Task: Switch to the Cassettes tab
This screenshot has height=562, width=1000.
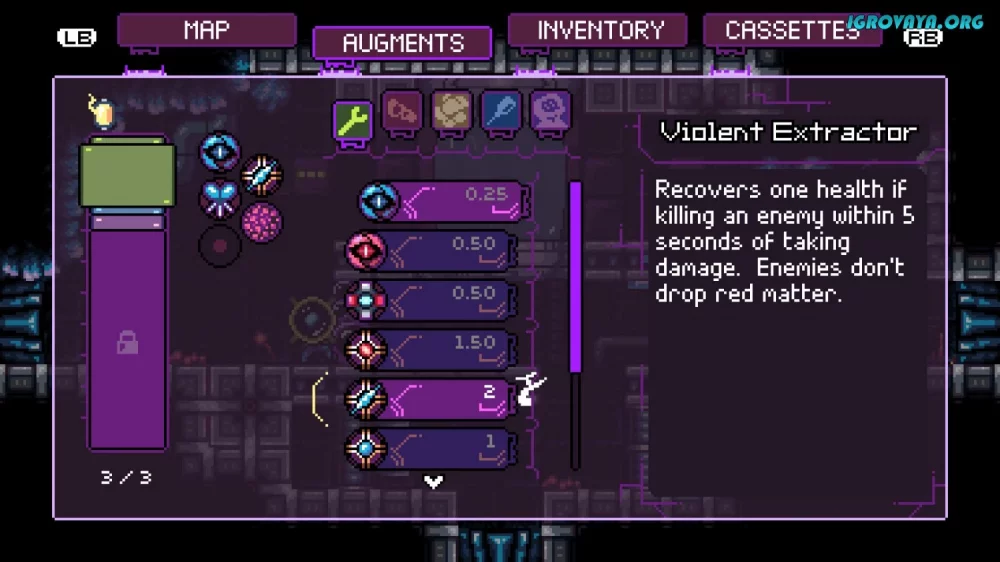Action: [x=791, y=29]
